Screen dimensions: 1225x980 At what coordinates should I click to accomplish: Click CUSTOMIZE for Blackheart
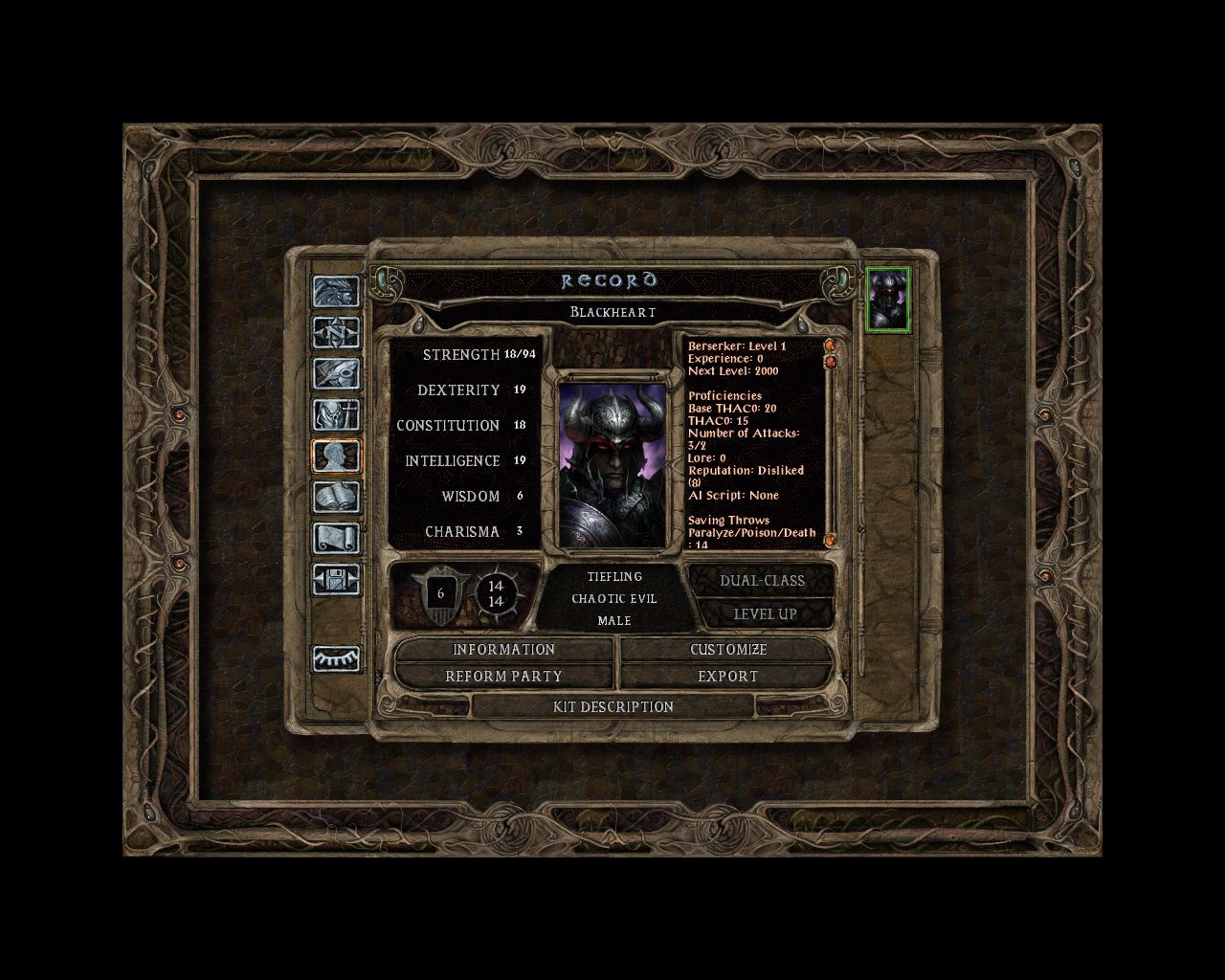coord(728,650)
